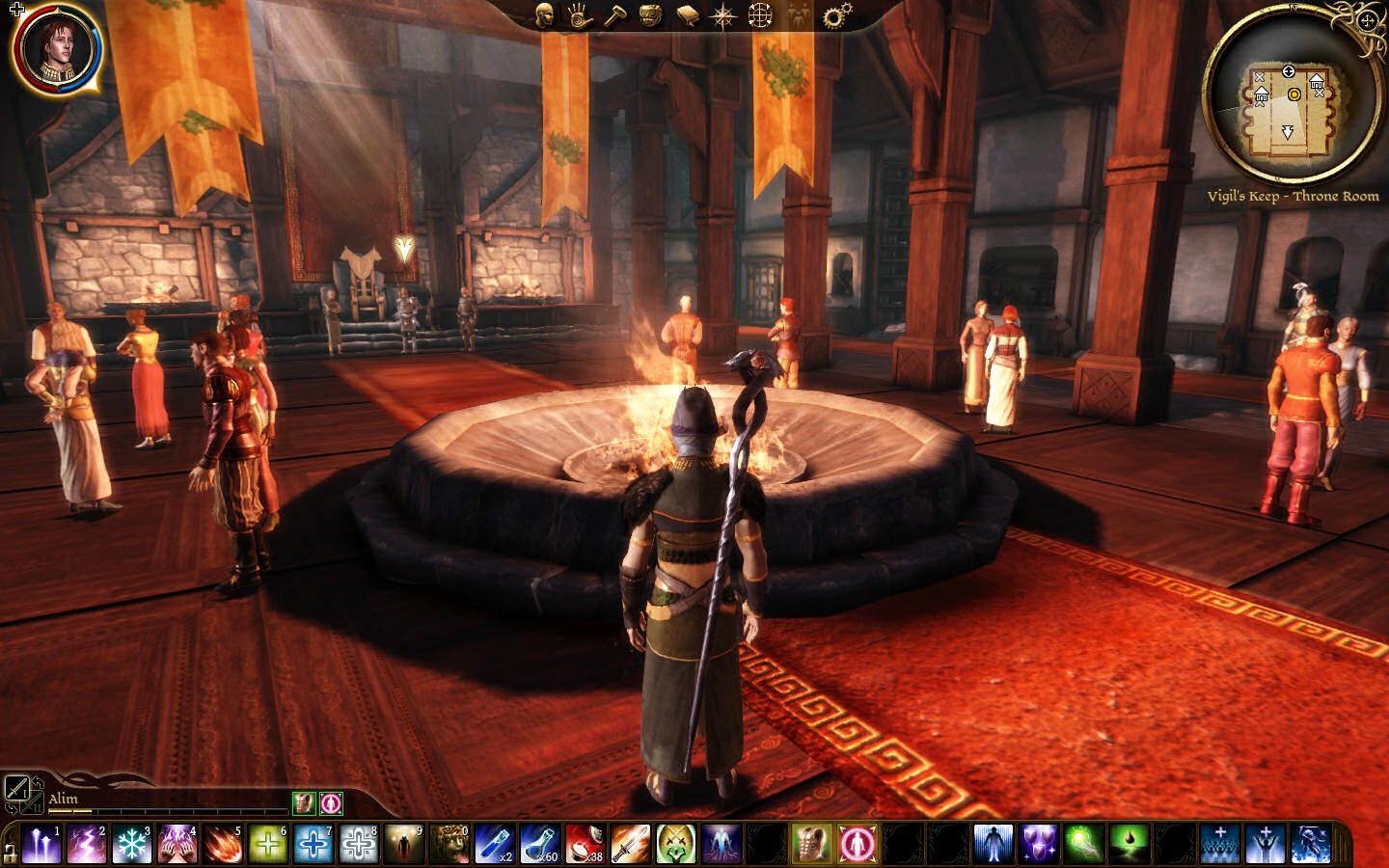Activate the Flame Blast spell
This screenshot has width=1389, height=868.
click(224, 847)
